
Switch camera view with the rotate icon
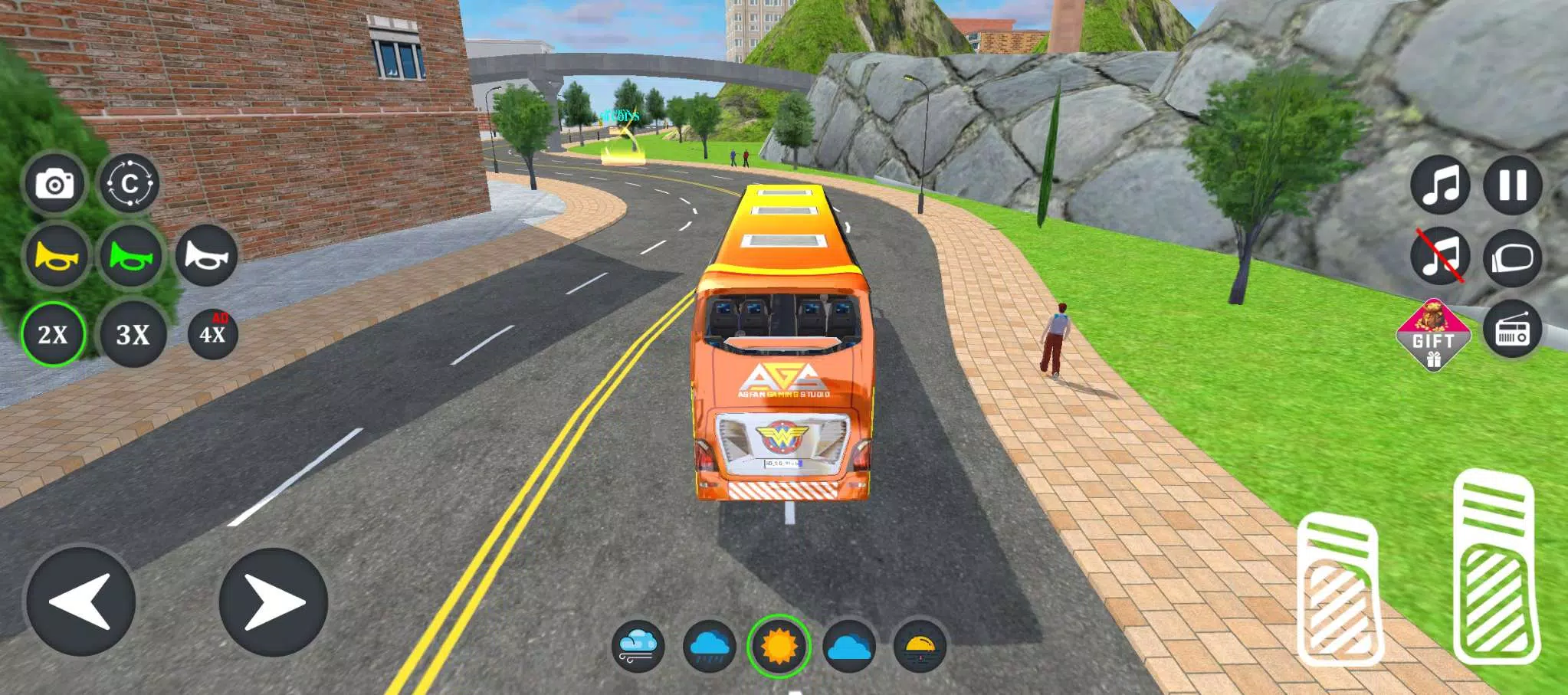(x=132, y=182)
